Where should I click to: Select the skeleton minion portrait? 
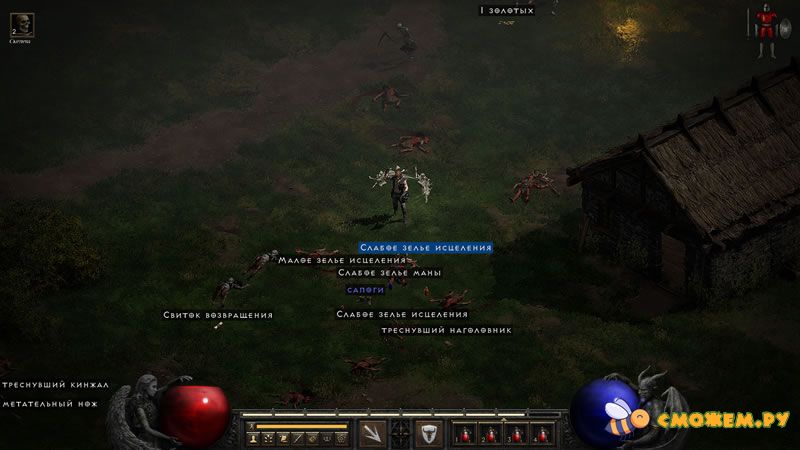coord(21,25)
